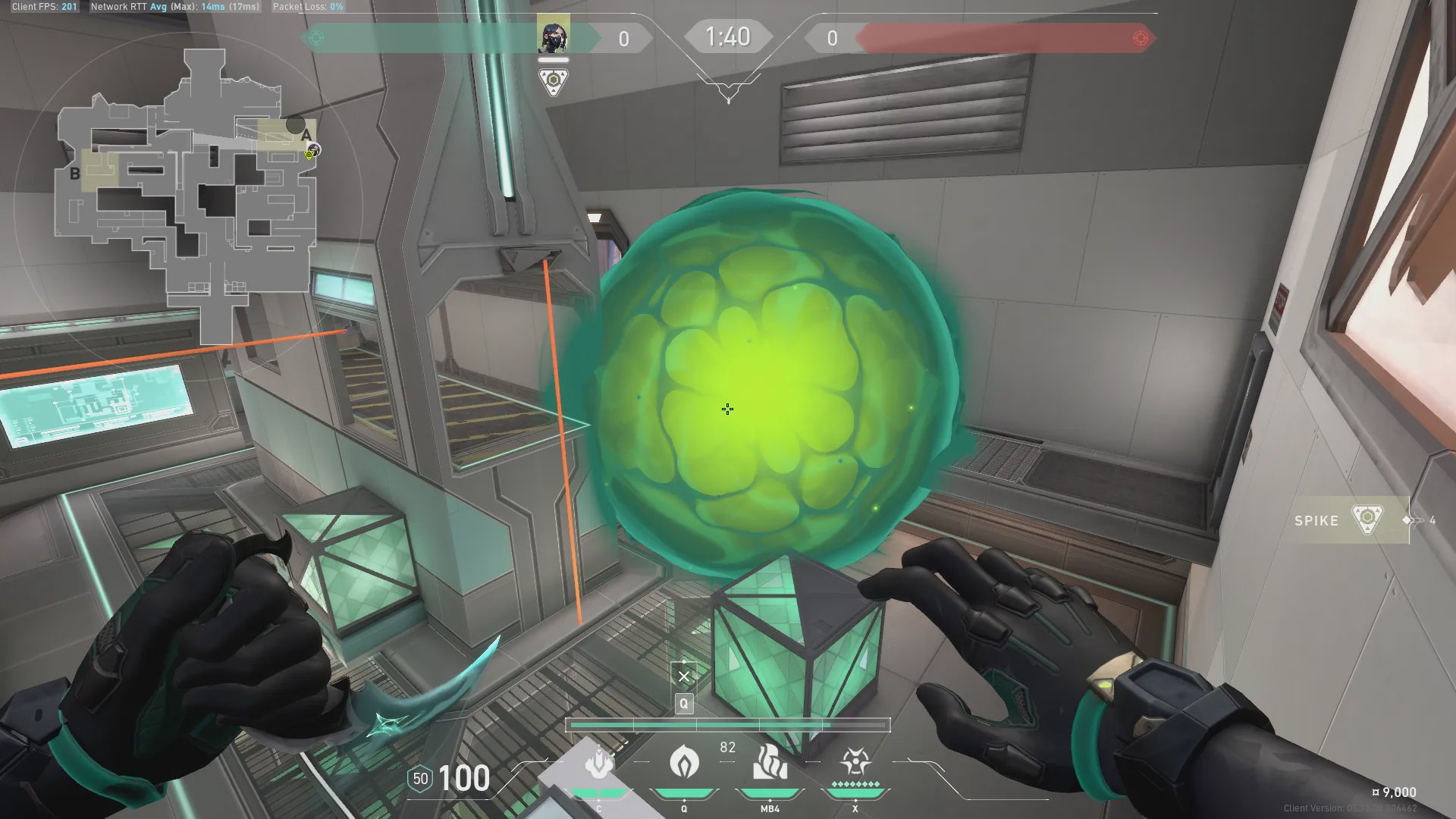Click the A site label on minimap
Screen dimensions: 1456x819
pyautogui.click(x=306, y=135)
